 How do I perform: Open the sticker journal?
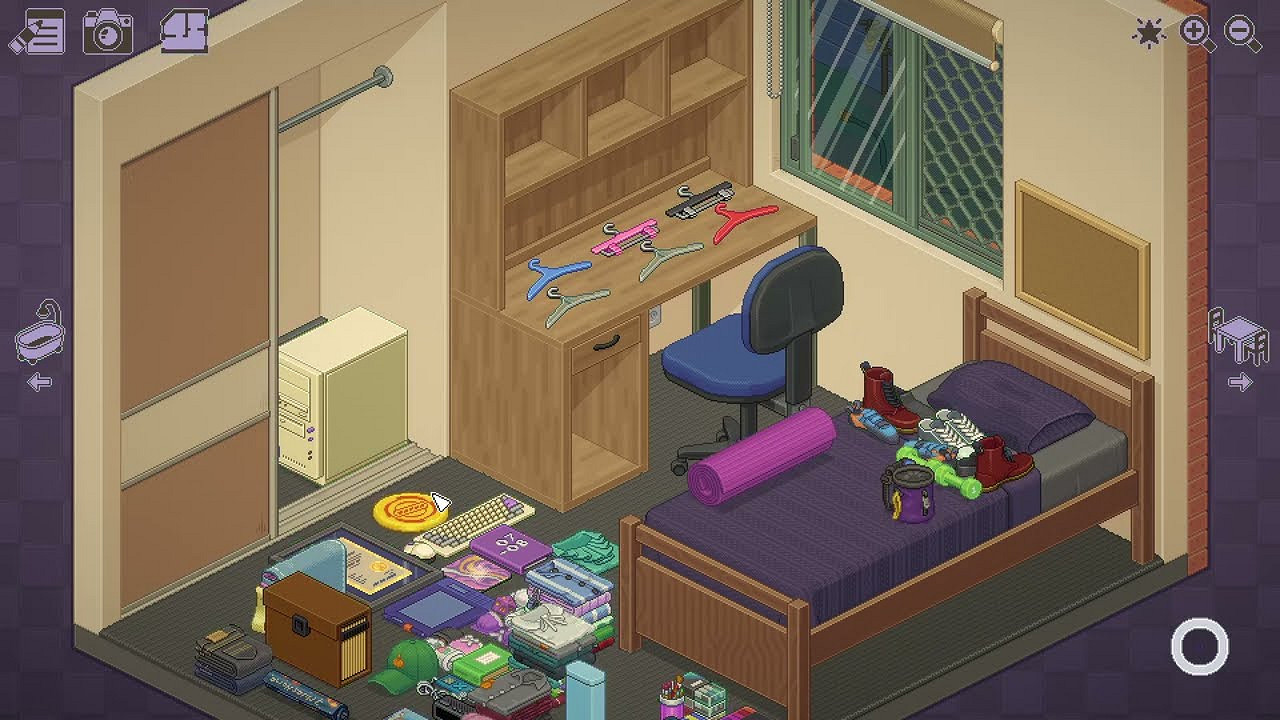[42, 31]
